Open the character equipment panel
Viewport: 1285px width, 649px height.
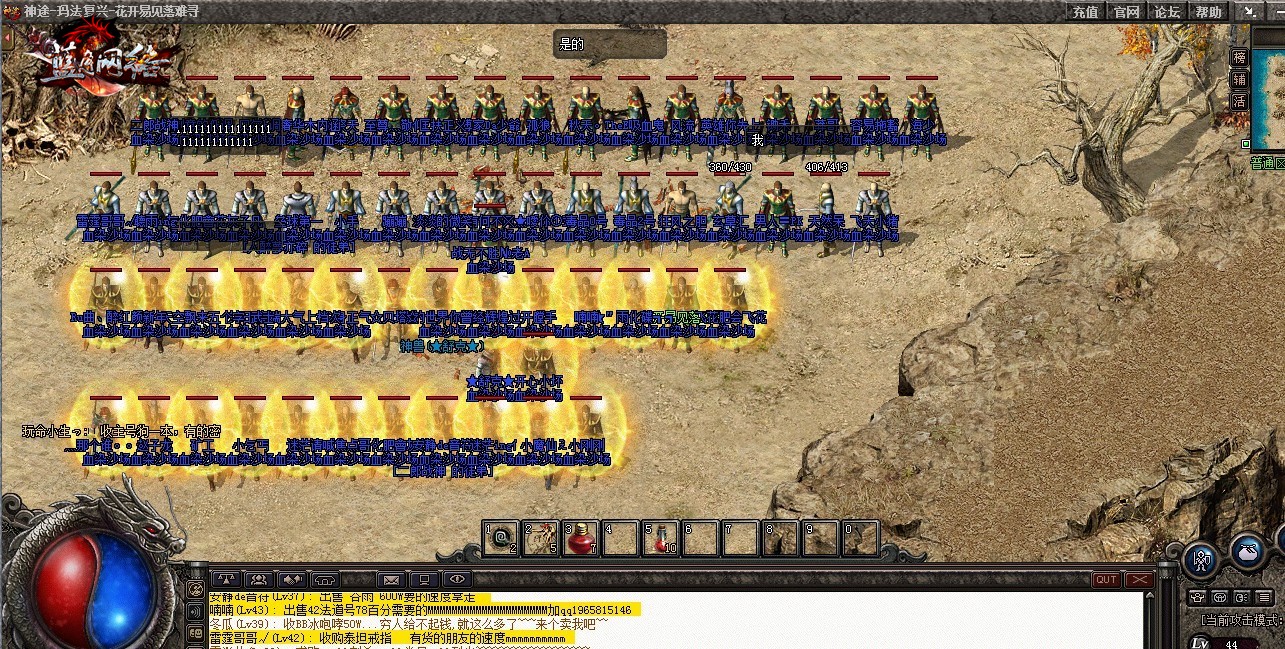click(x=1201, y=558)
